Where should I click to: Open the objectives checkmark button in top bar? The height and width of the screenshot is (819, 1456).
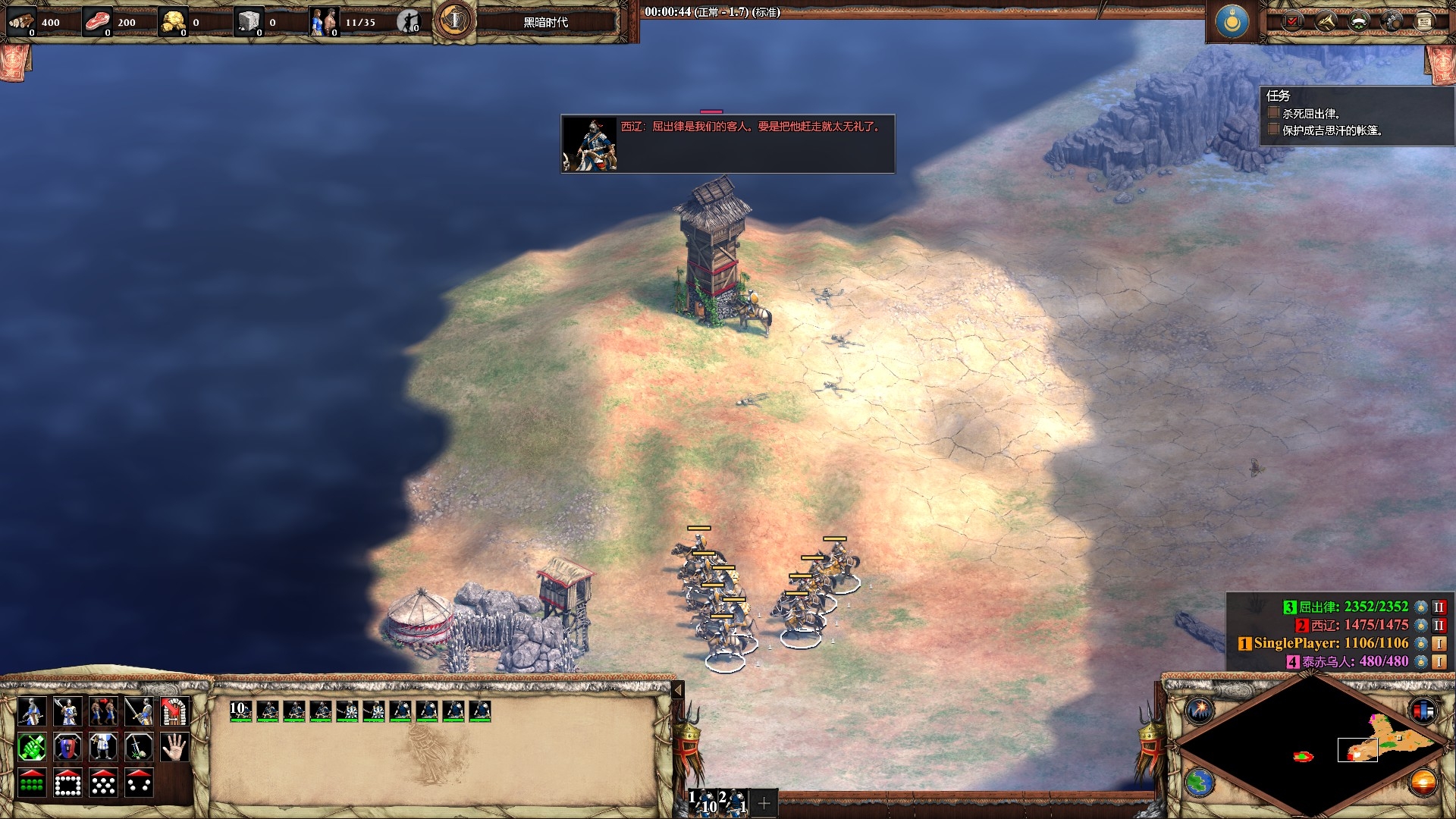coord(1292,21)
